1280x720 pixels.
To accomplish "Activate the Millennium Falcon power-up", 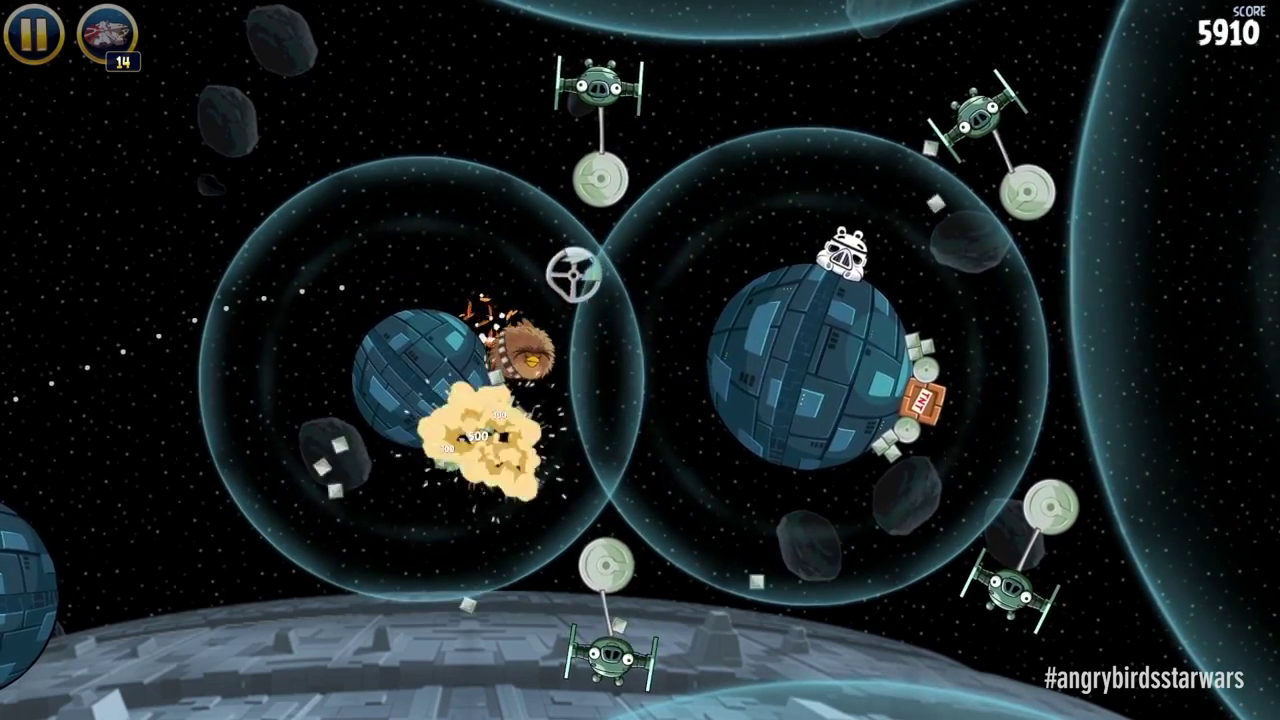I will (106, 35).
